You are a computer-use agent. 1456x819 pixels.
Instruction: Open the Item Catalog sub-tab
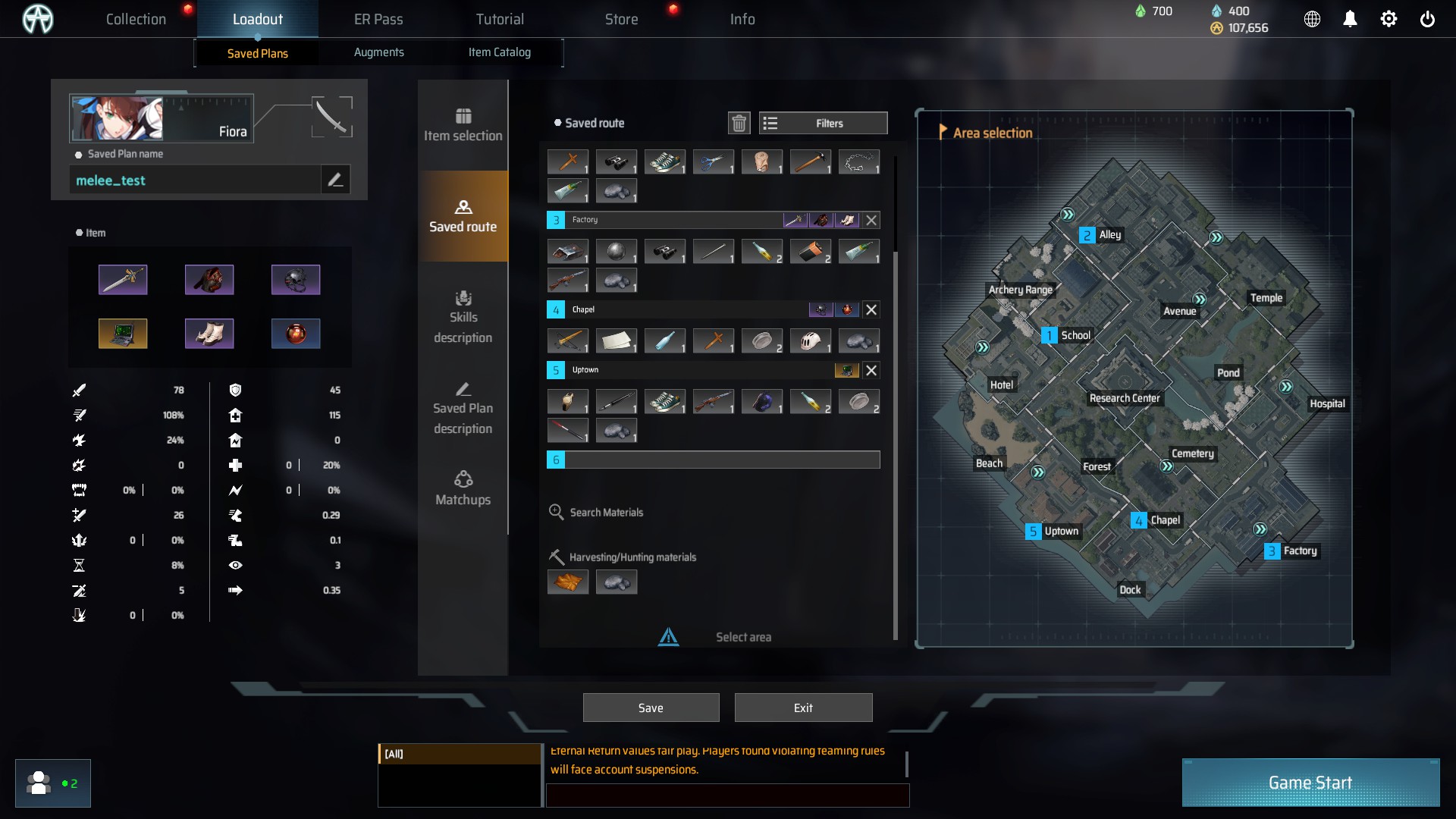499,52
